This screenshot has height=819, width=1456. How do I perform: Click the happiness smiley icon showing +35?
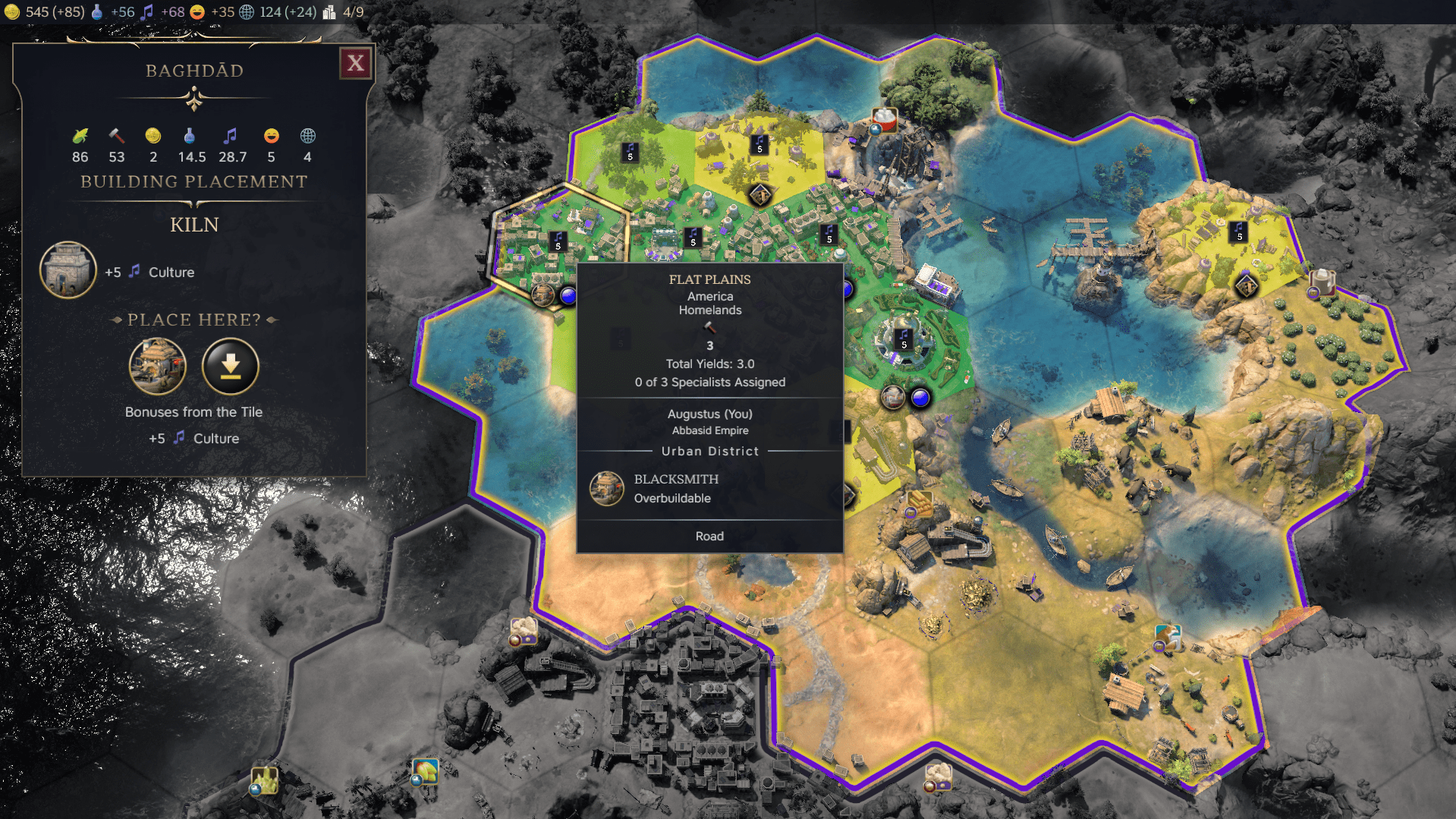[x=196, y=12]
